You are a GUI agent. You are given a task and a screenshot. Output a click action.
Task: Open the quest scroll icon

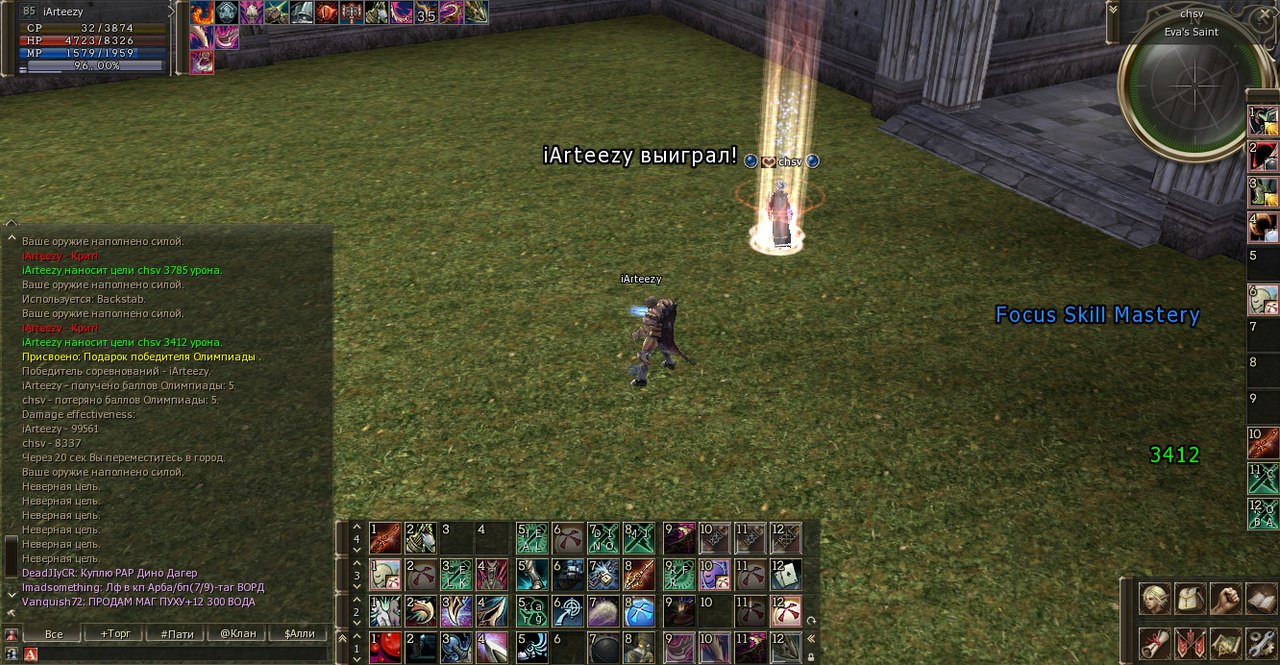click(x=1155, y=642)
